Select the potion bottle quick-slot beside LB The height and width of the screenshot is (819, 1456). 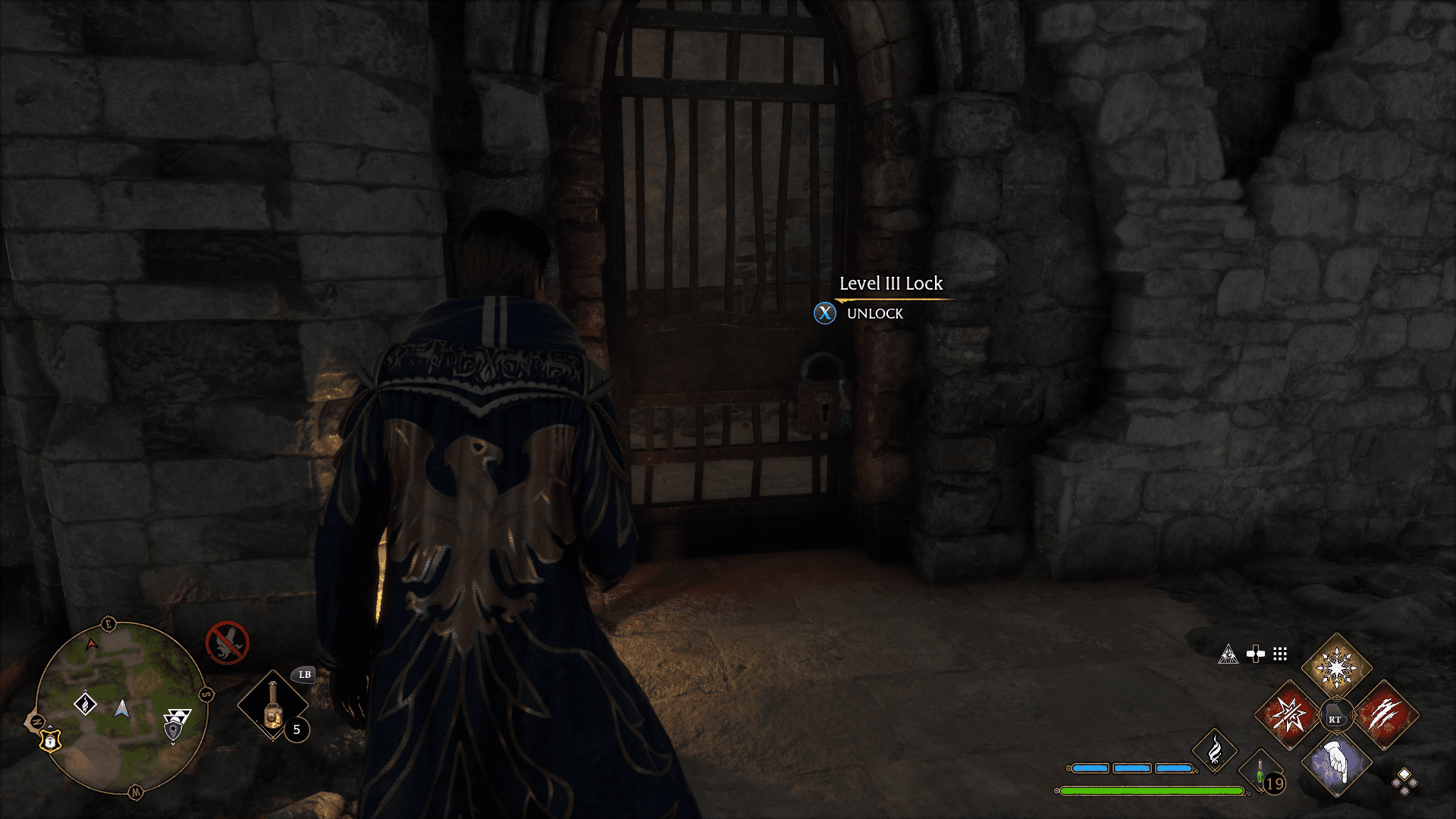(272, 705)
